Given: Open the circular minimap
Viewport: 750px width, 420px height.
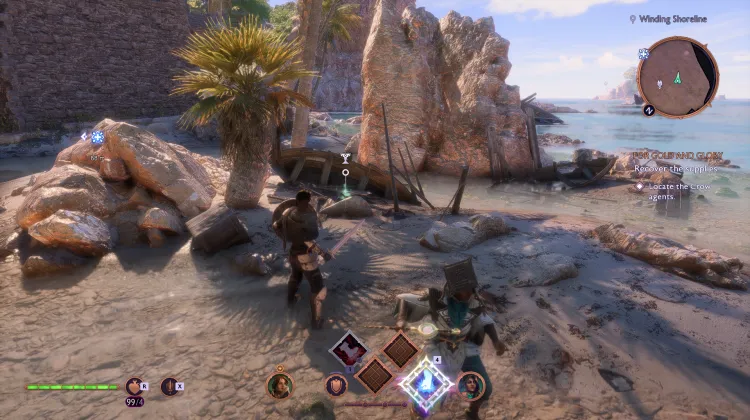Looking at the screenshot, I should point(678,76).
